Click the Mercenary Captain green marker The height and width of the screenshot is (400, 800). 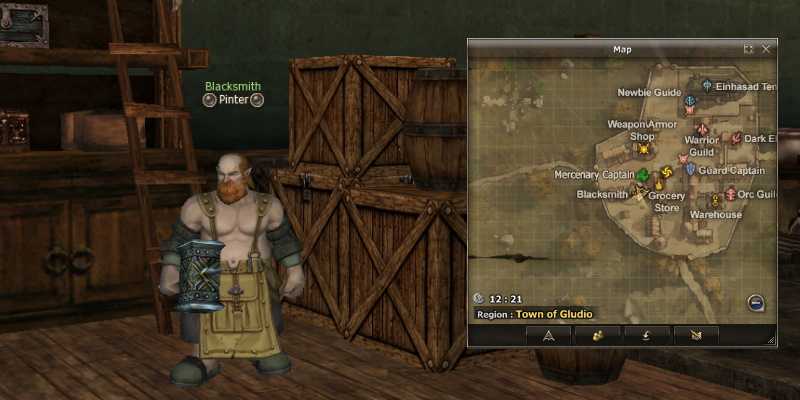(x=643, y=176)
